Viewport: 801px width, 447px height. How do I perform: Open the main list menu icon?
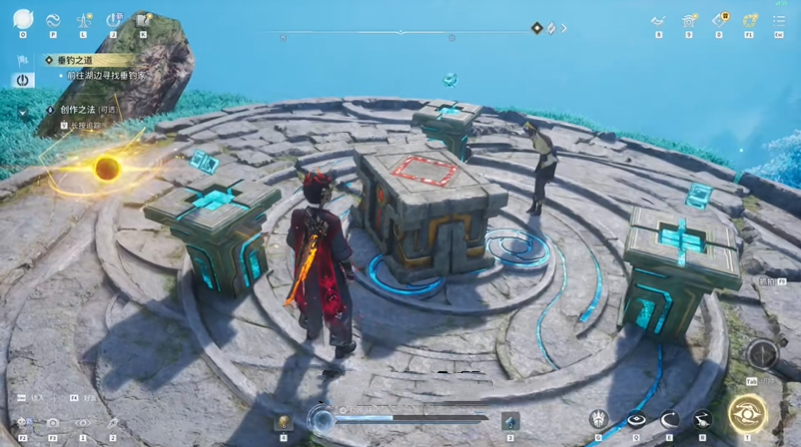779,19
